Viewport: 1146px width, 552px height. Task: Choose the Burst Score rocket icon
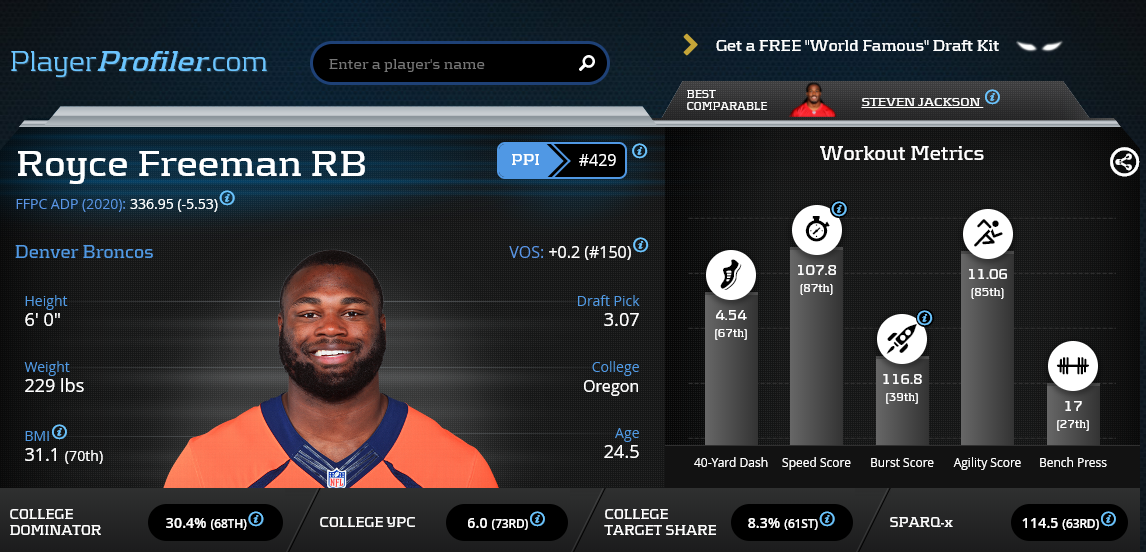[902, 339]
